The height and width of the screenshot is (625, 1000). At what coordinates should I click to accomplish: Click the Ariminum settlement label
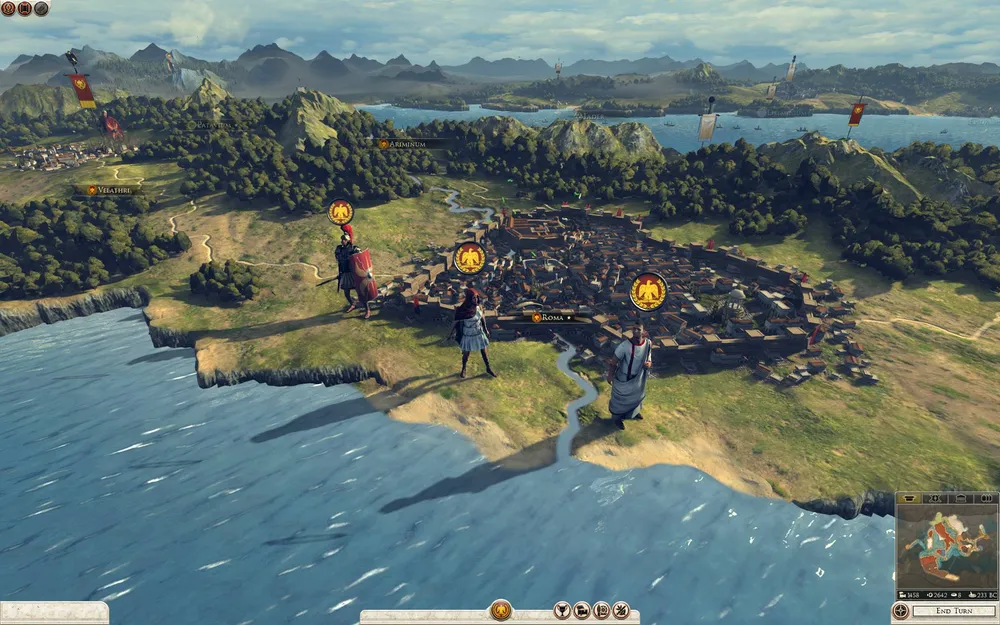408,144
